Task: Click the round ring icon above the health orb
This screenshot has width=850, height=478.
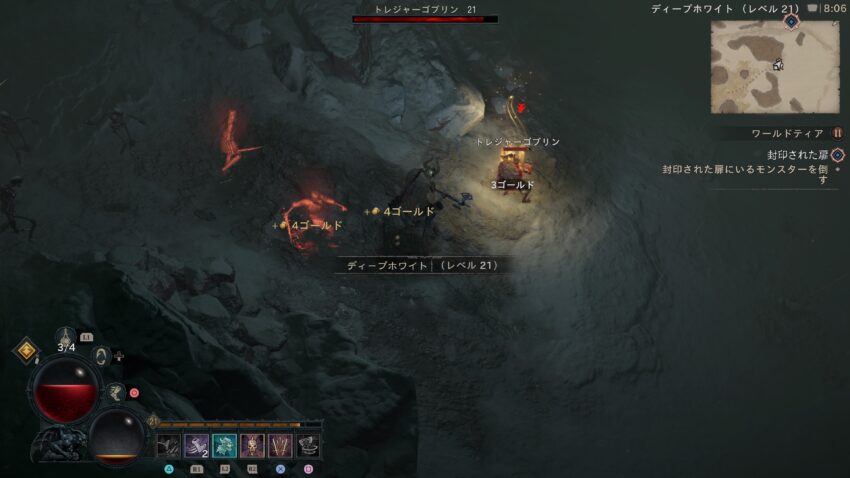Action: (x=101, y=355)
